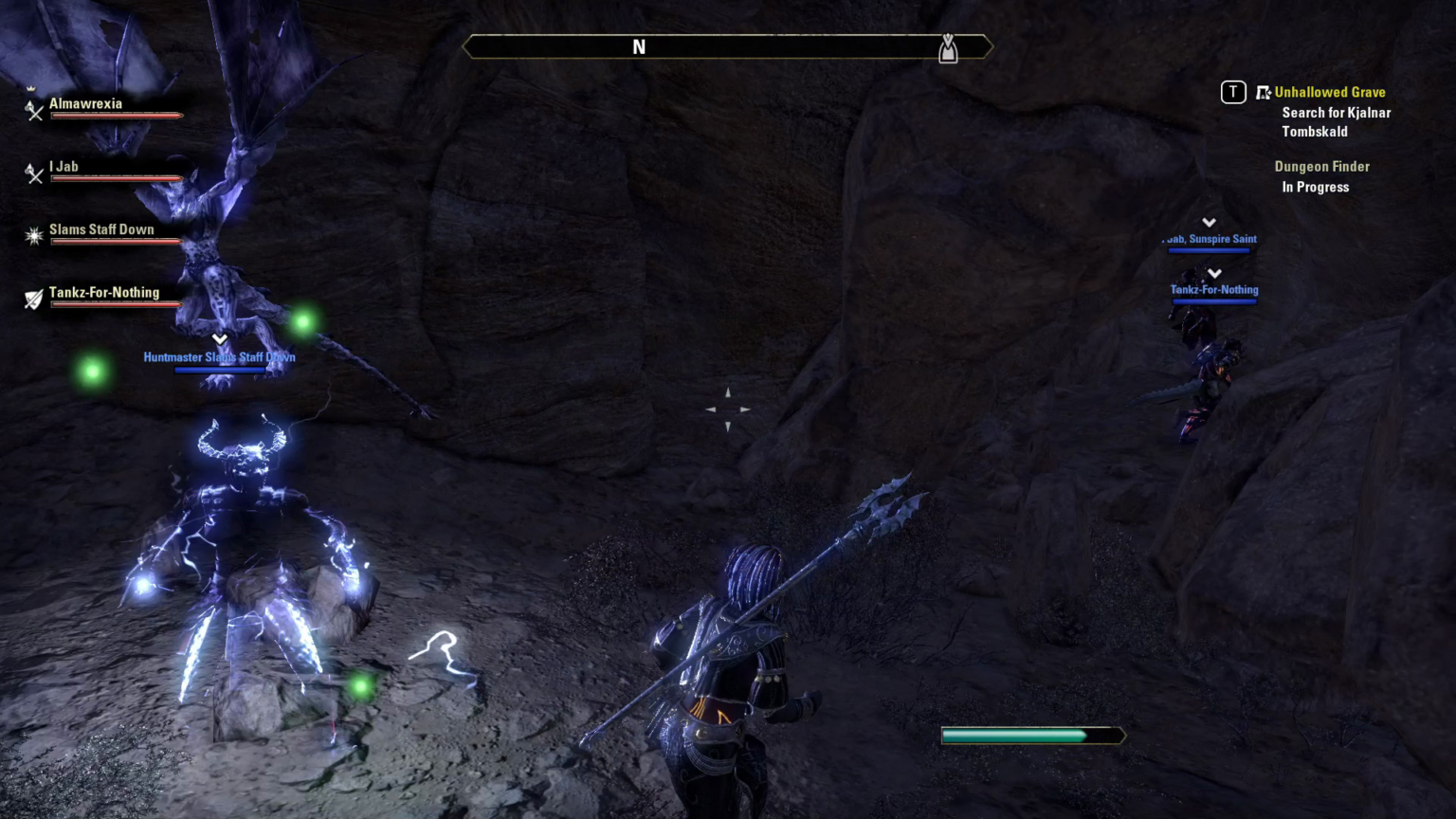Screen dimensions: 1456x819
Task: Click the green loot beacon near the Huntmaster
Action: pos(302,322)
